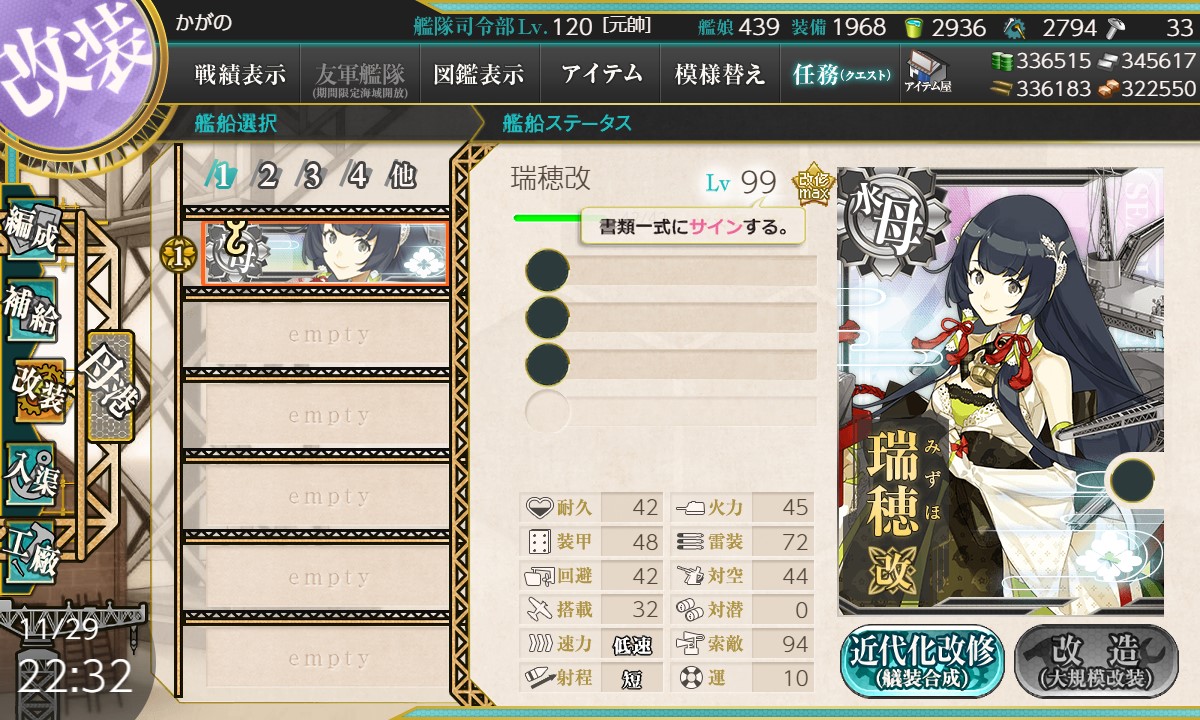Start 近代化改修 modernization
This screenshot has height=720, width=1200.
[921, 661]
